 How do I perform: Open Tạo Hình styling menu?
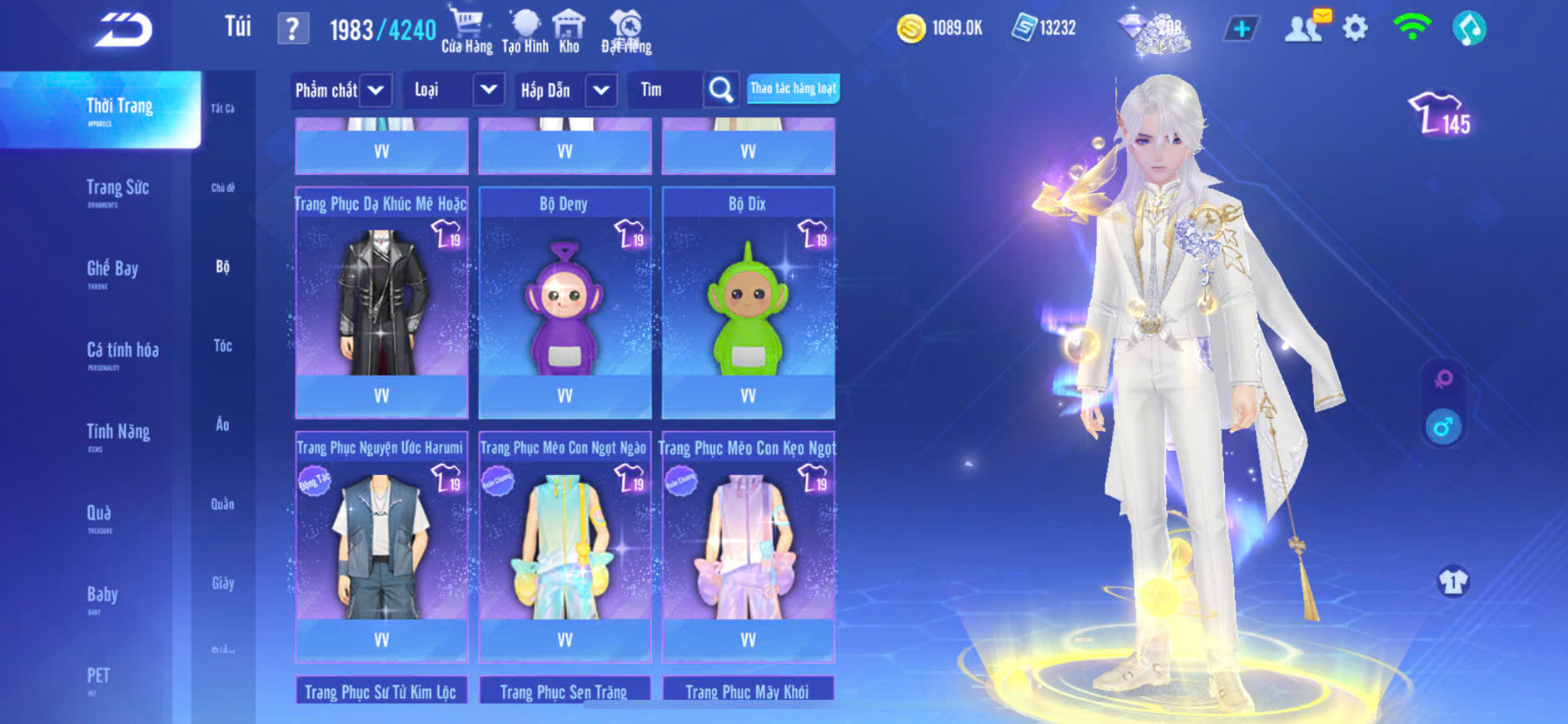click(x=525, y=31)
